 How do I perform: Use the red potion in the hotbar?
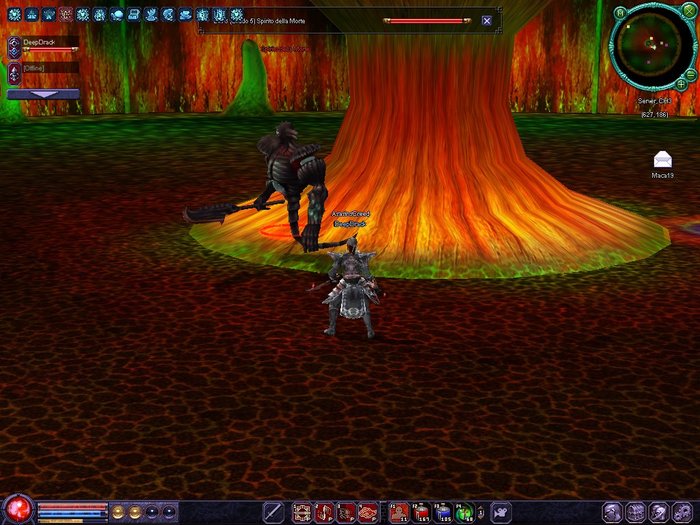click(422, 512)
